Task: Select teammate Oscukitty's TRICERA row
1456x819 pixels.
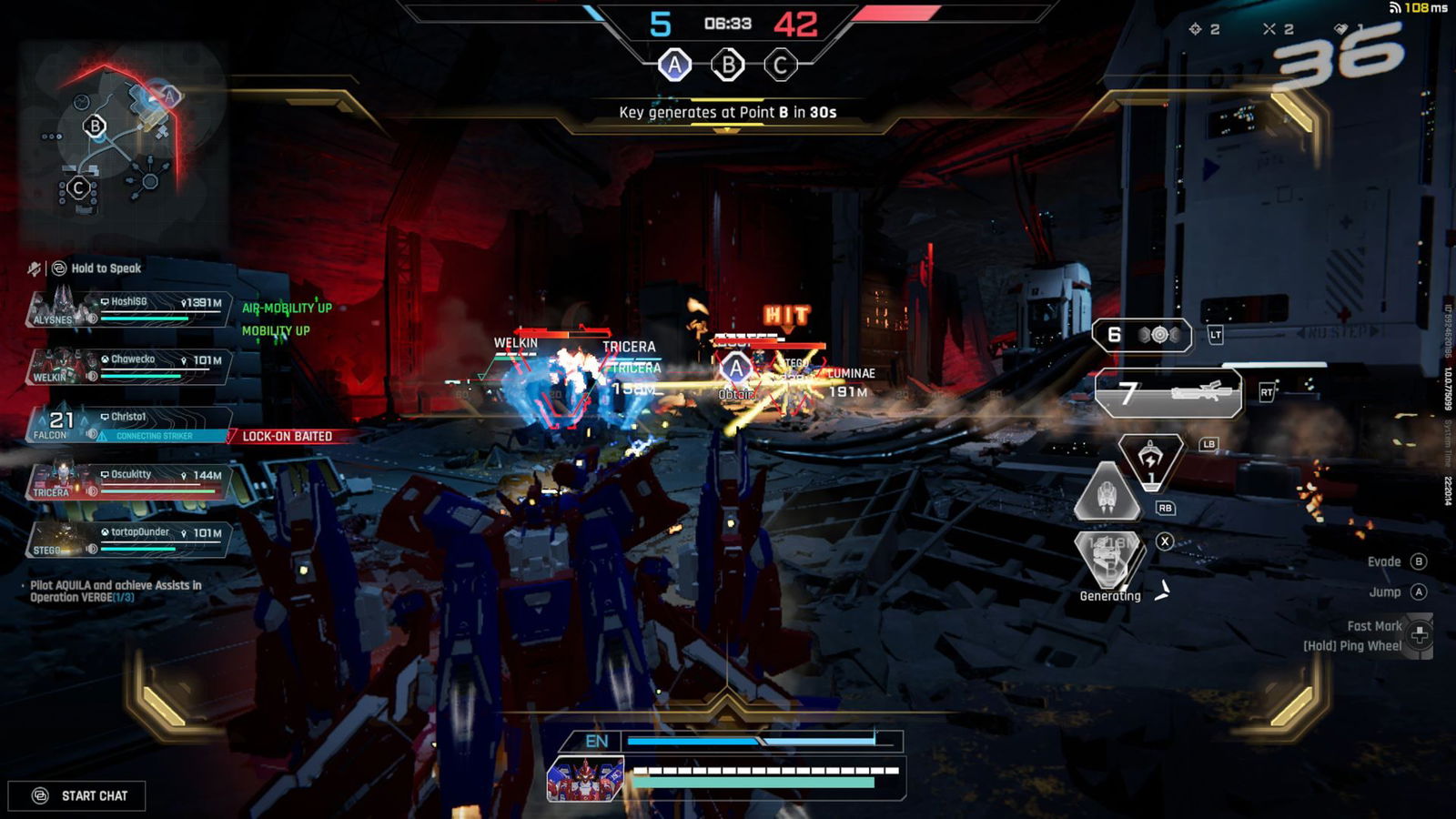Action: (x=127, y=482)
